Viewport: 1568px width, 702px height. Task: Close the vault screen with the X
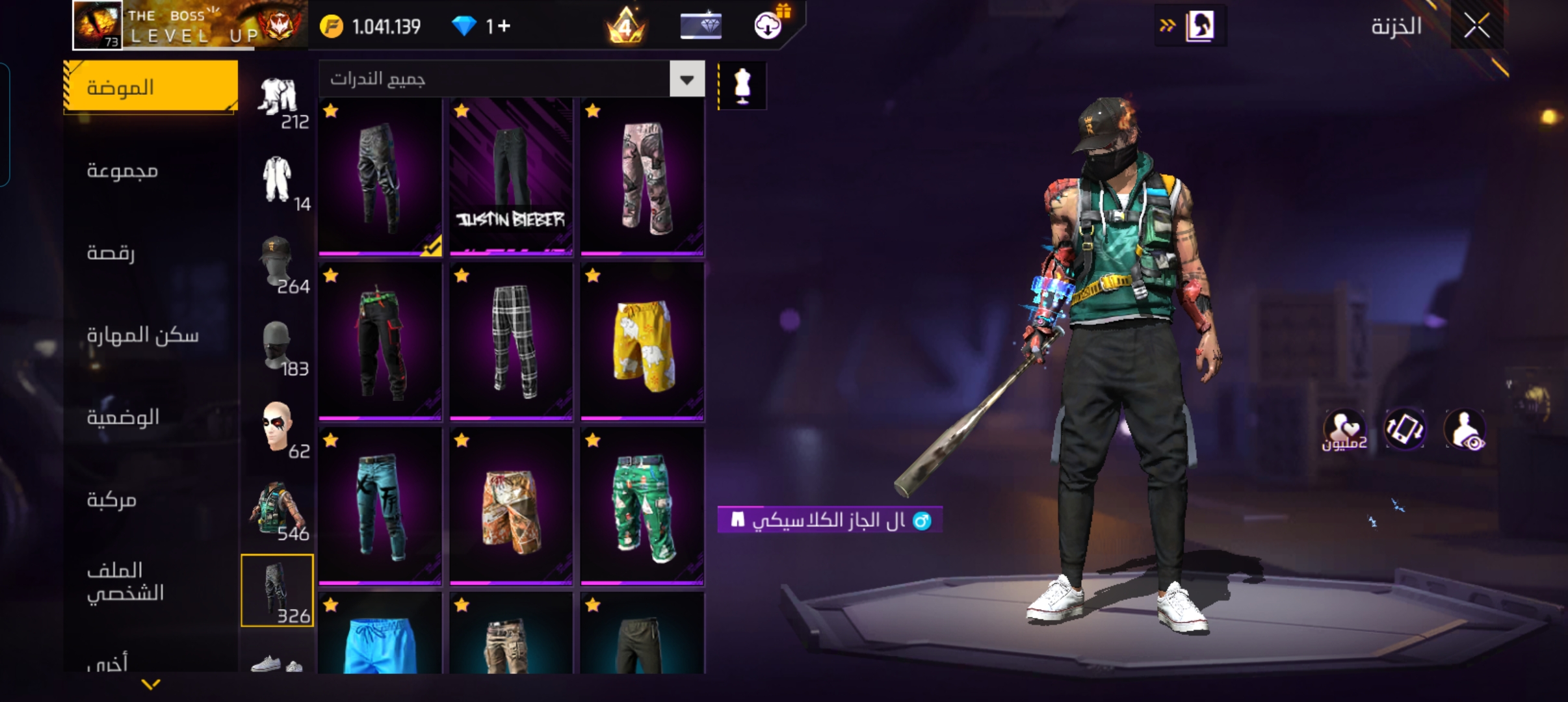coord(1476,27)
